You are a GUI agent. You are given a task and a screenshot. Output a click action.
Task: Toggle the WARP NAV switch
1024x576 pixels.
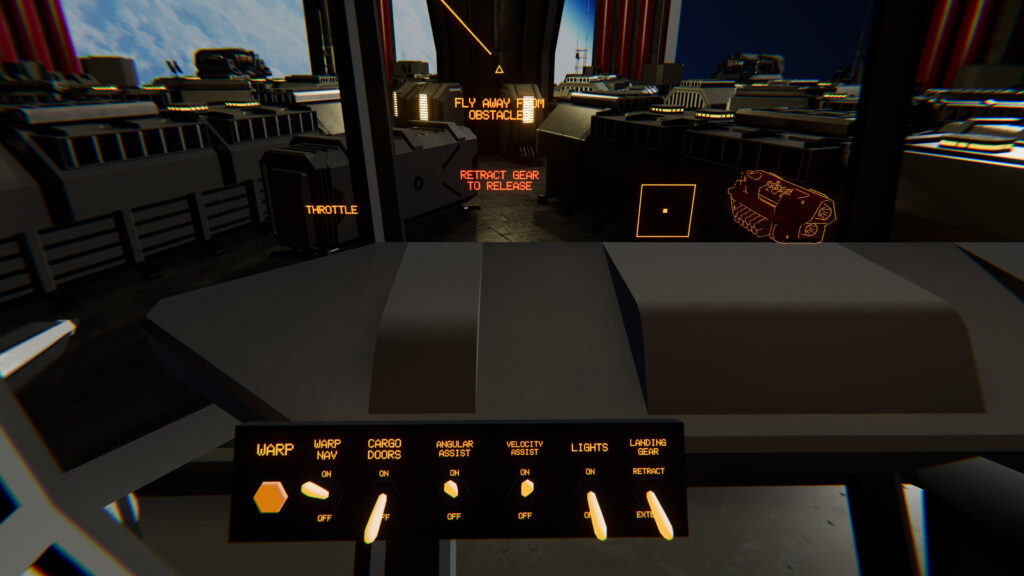pyautogui.click(x=316, y=490)
